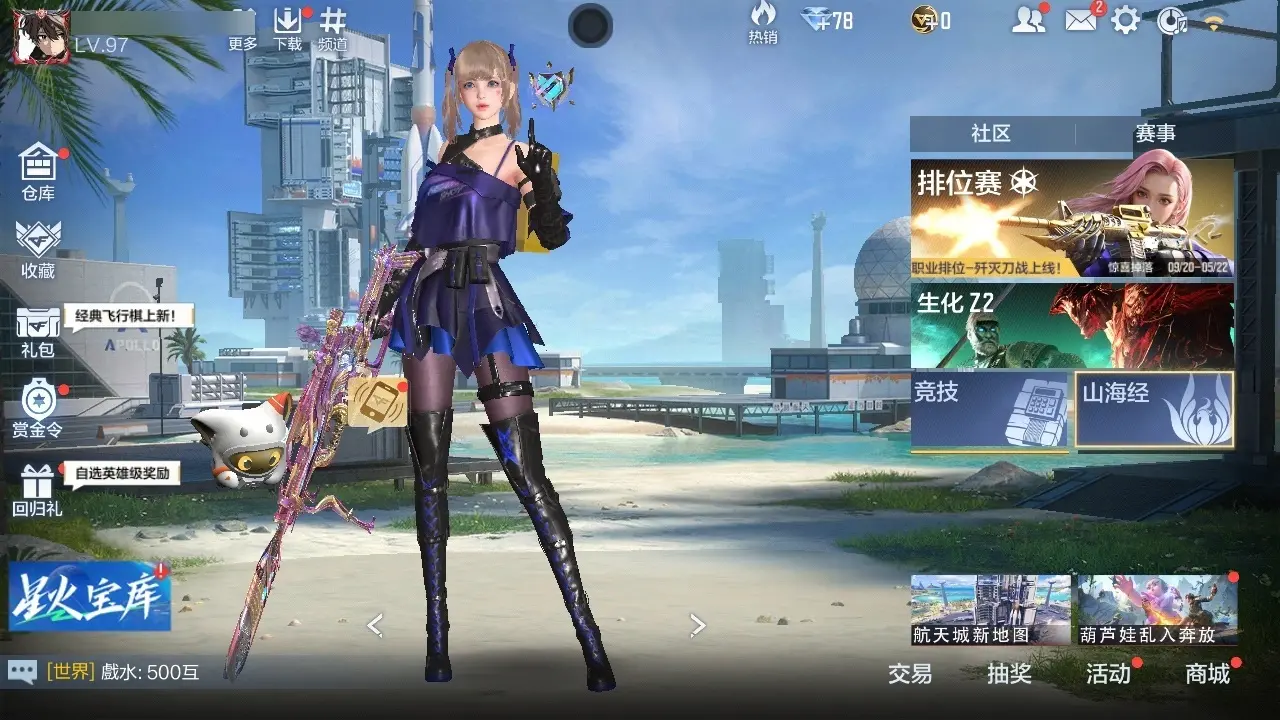This screenshot has width=1280, height=720.
Task: Select the 生化 Z2 mode banner
Action: 1071,325
